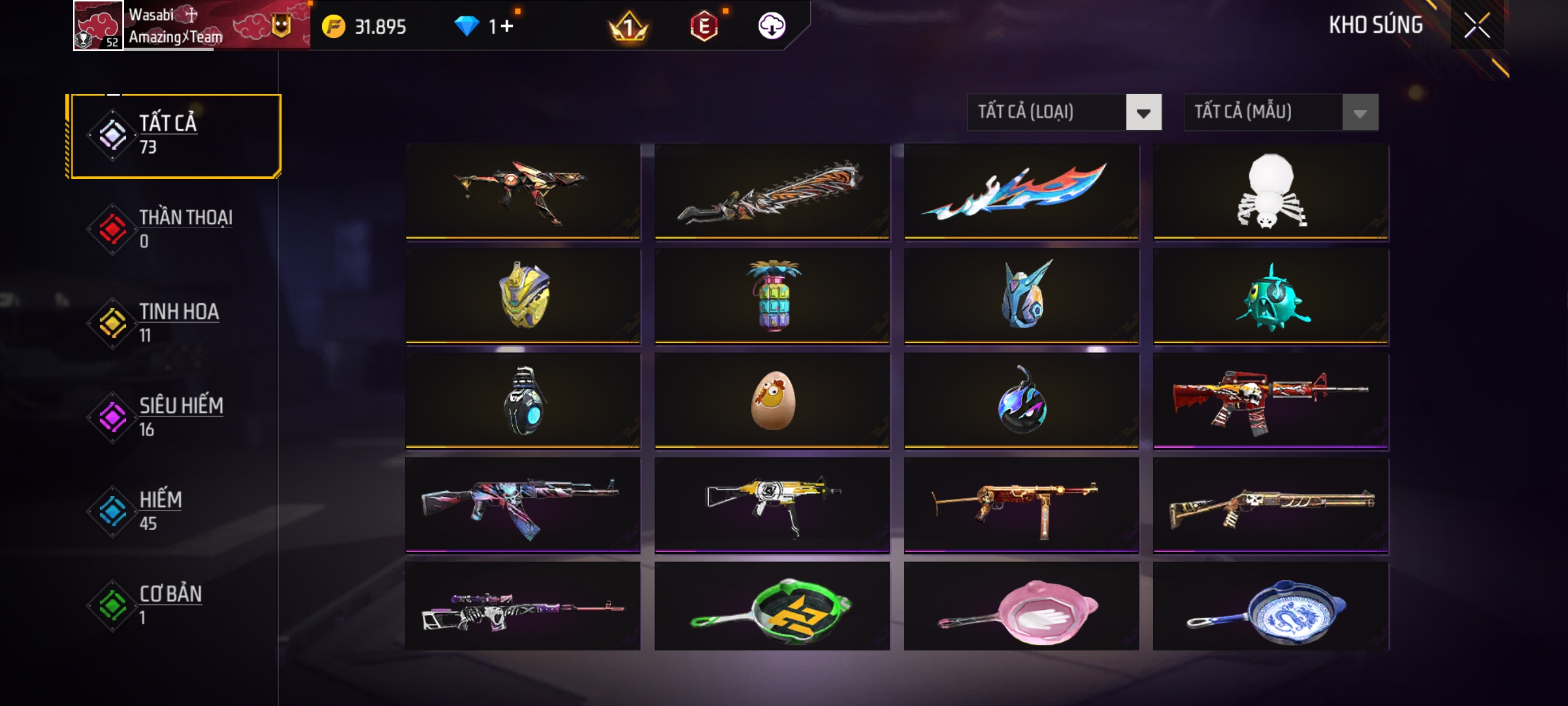This screenshot has height=706, width=1568.
Task: Choose the chainsaw machete skin
Action: [772, 191]
